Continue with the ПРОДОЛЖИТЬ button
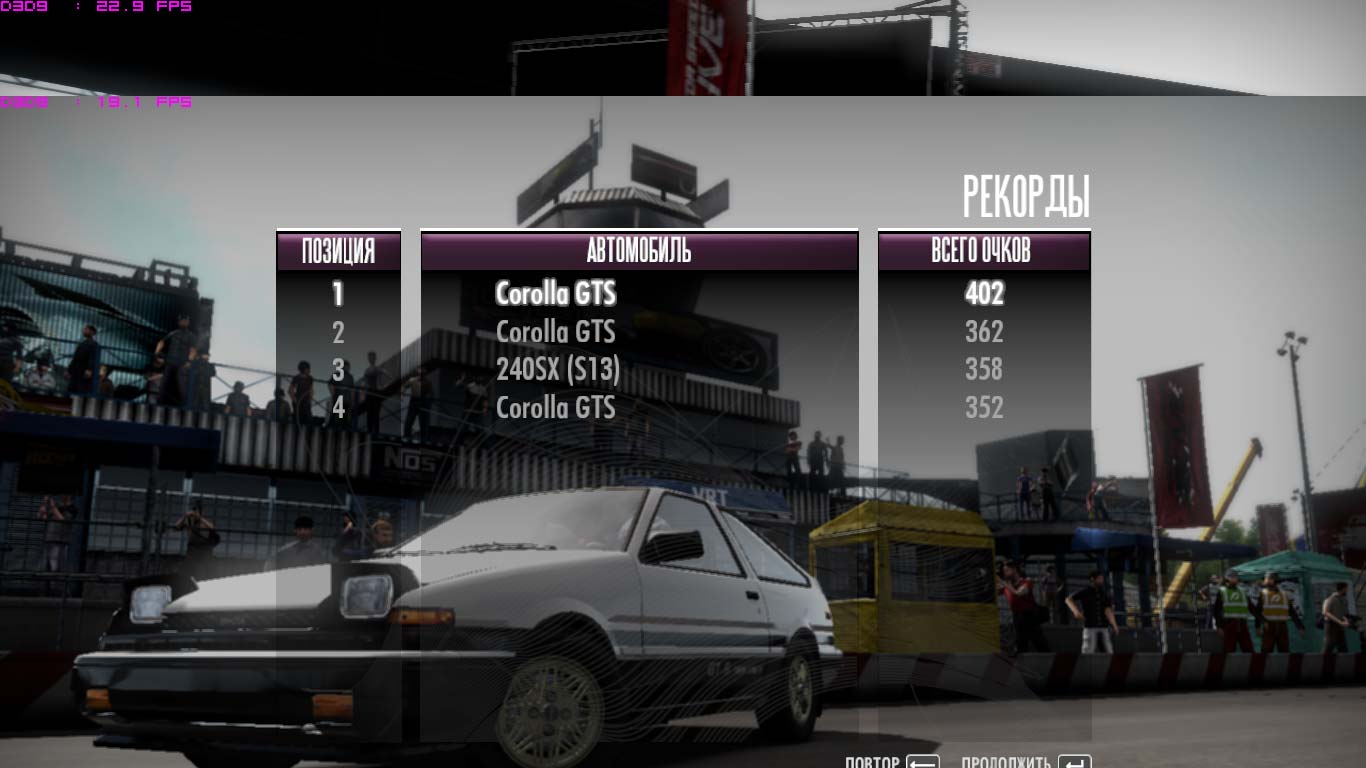This screenshot has width=1366, height=768. [x=1025, y=762]
